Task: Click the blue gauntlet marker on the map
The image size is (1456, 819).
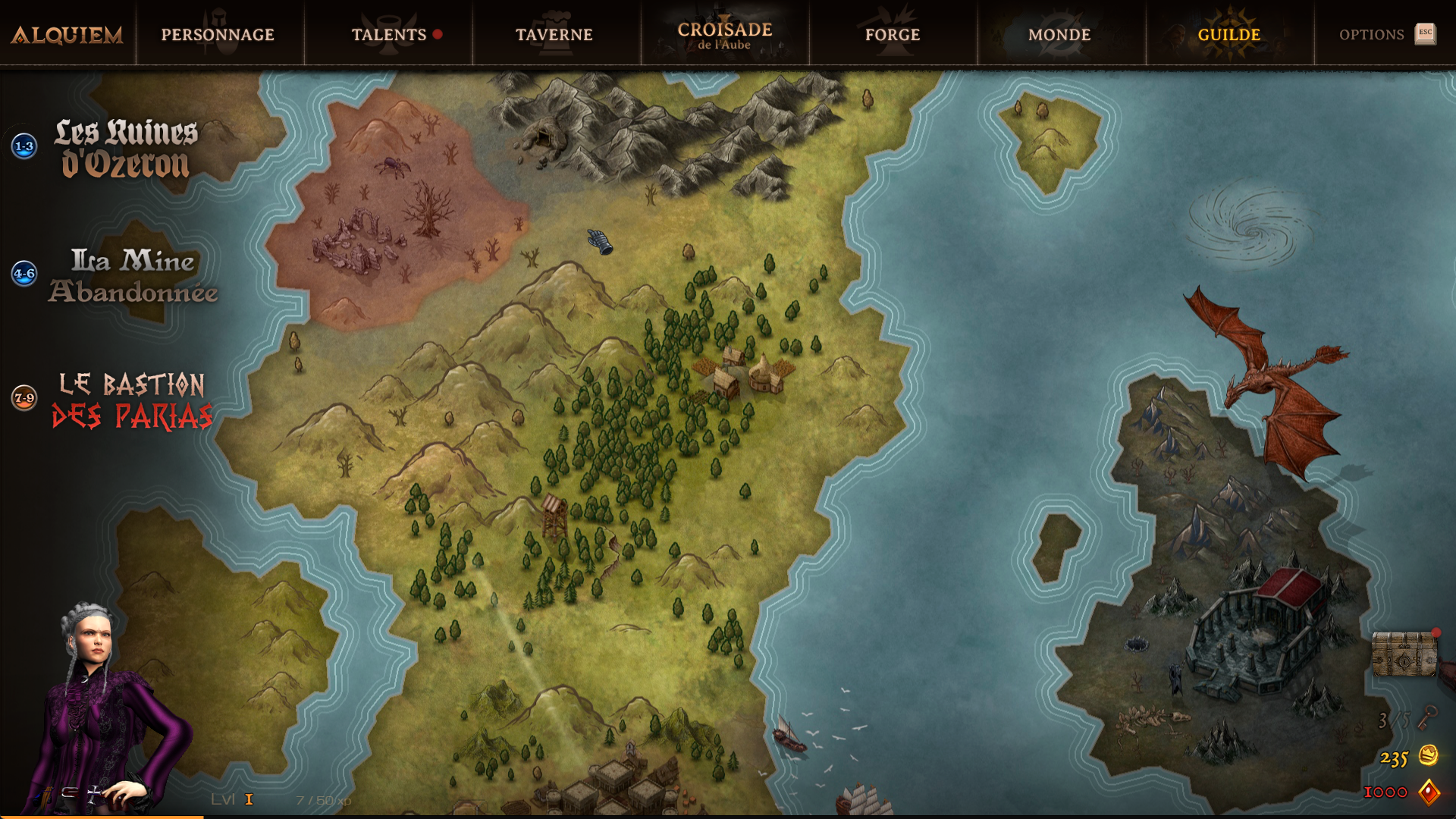Action: tap(598, 241)
